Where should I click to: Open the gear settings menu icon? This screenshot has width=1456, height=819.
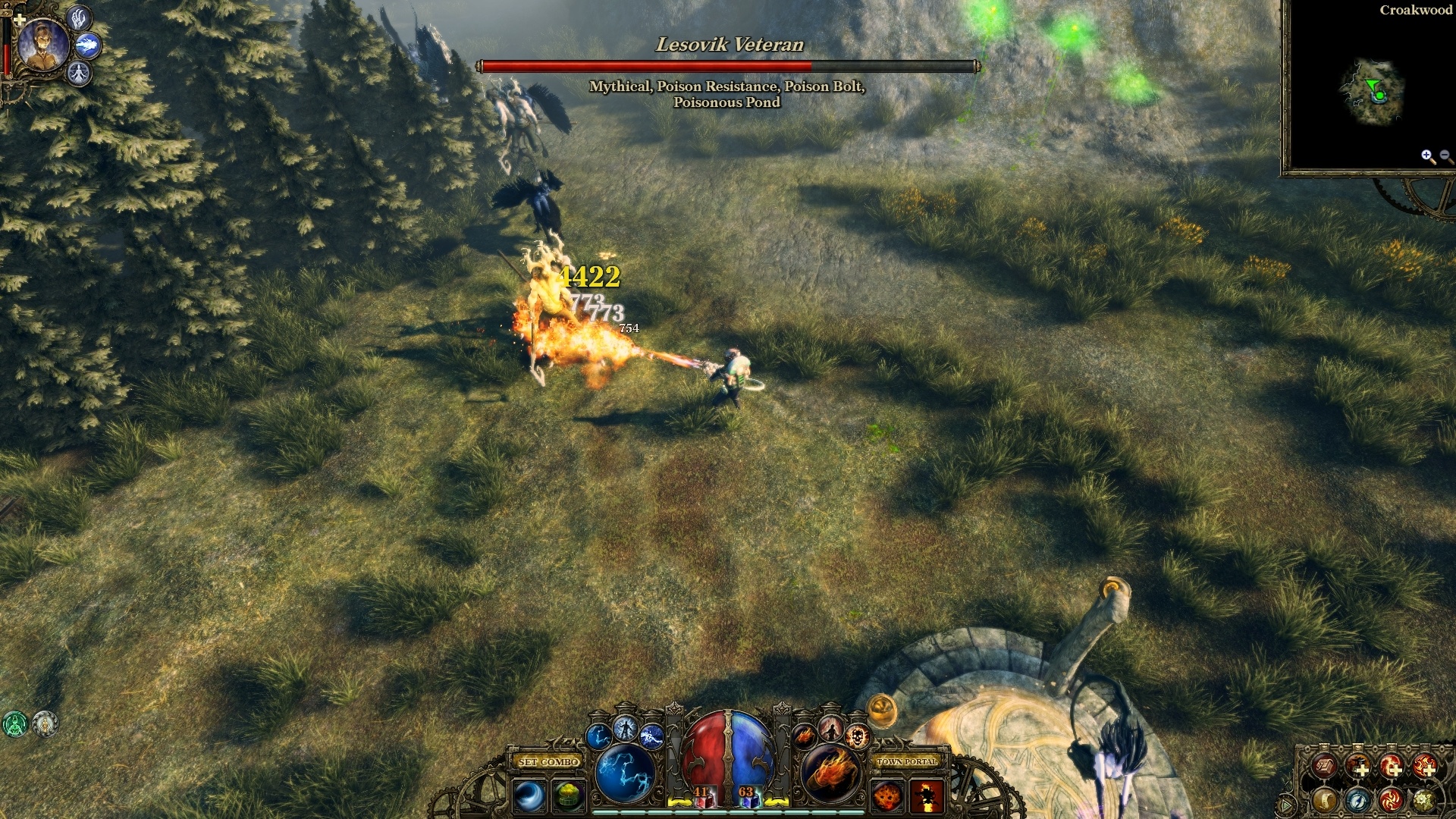tap(1424, 799)
